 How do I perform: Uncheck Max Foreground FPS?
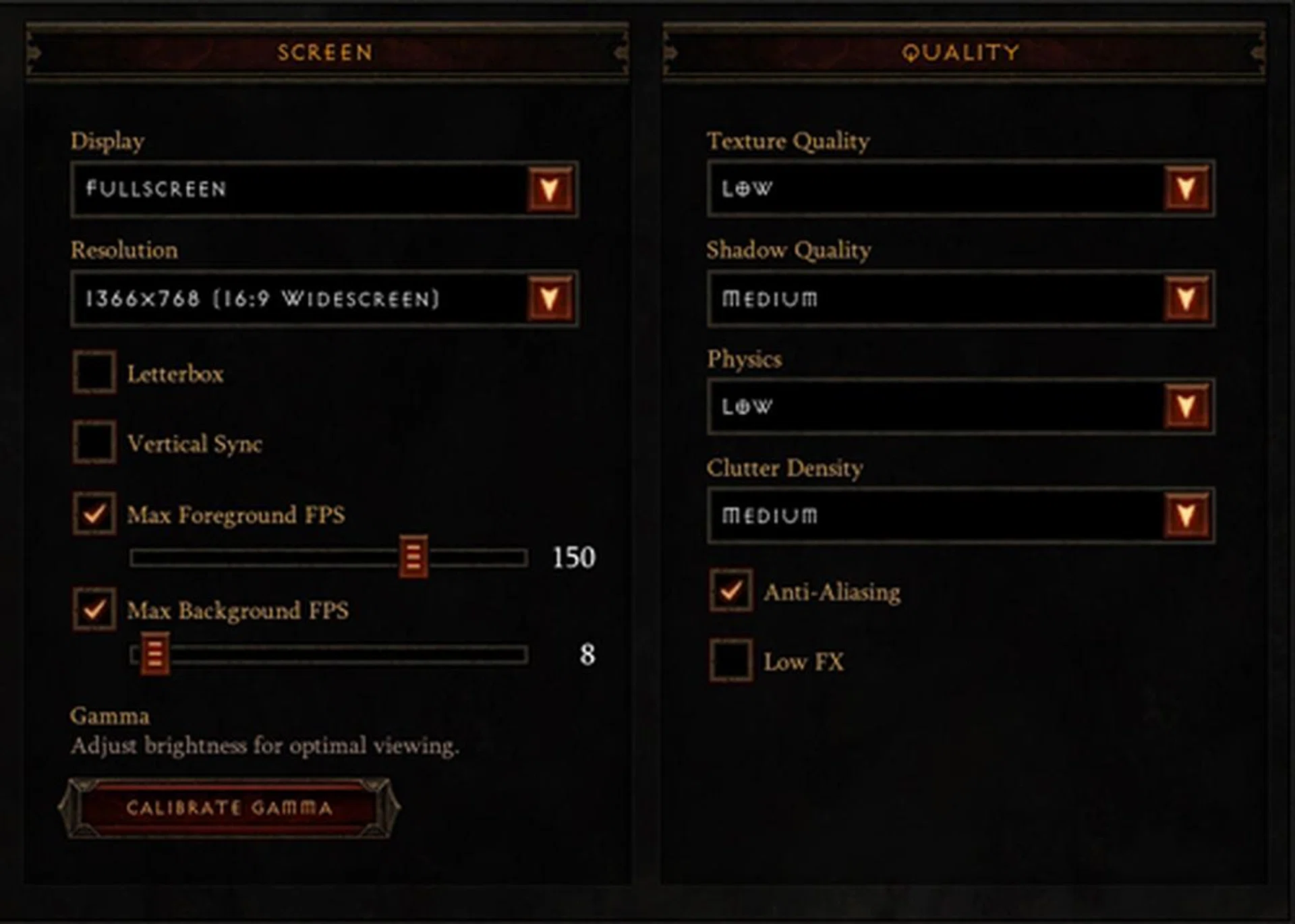pyautogui.click(x=94, y=515)
